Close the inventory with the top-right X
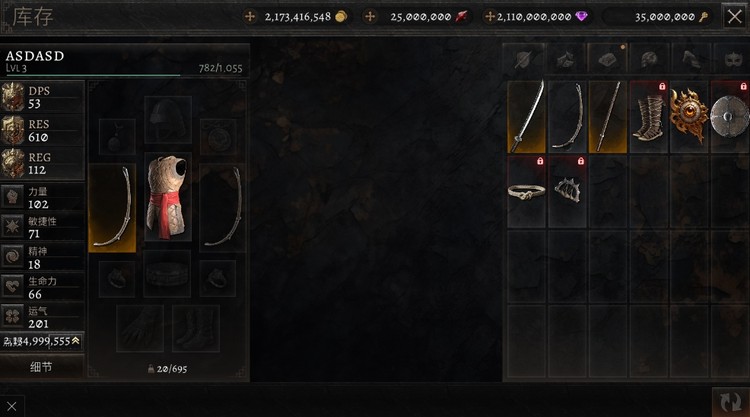 (735, 17)
